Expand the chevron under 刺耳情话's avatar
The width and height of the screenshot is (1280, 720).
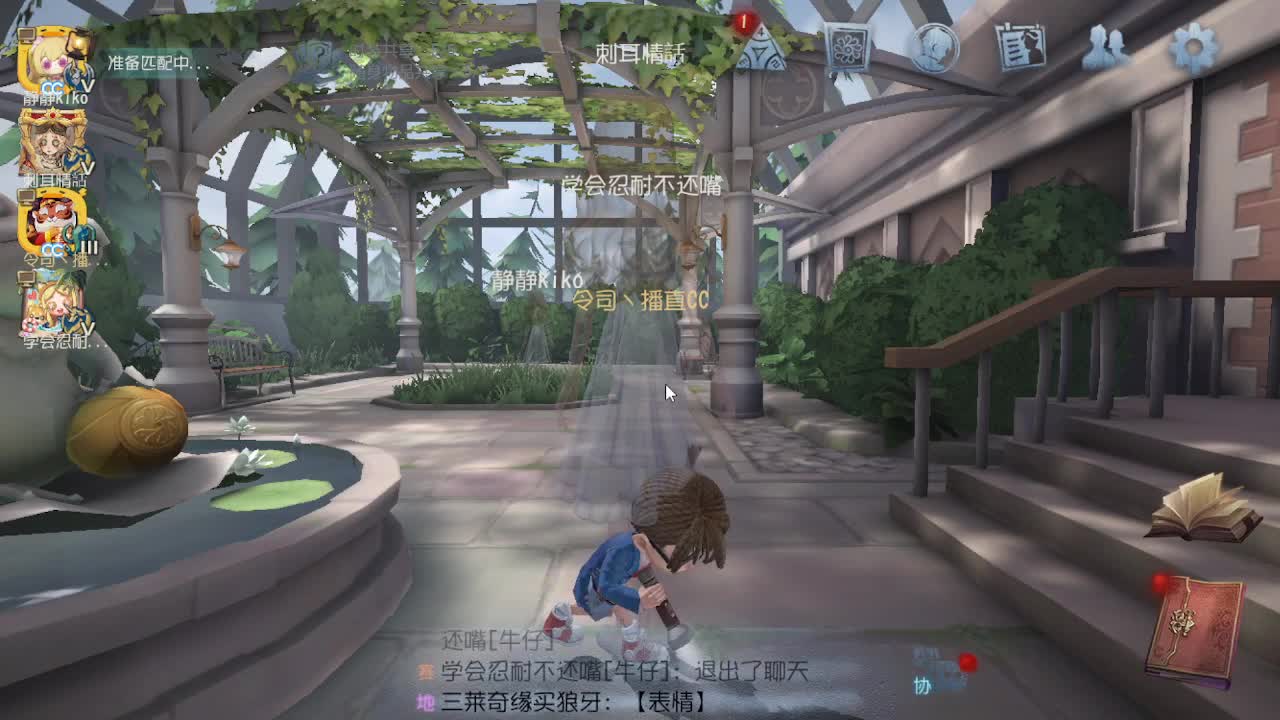[x=86, y=169]
